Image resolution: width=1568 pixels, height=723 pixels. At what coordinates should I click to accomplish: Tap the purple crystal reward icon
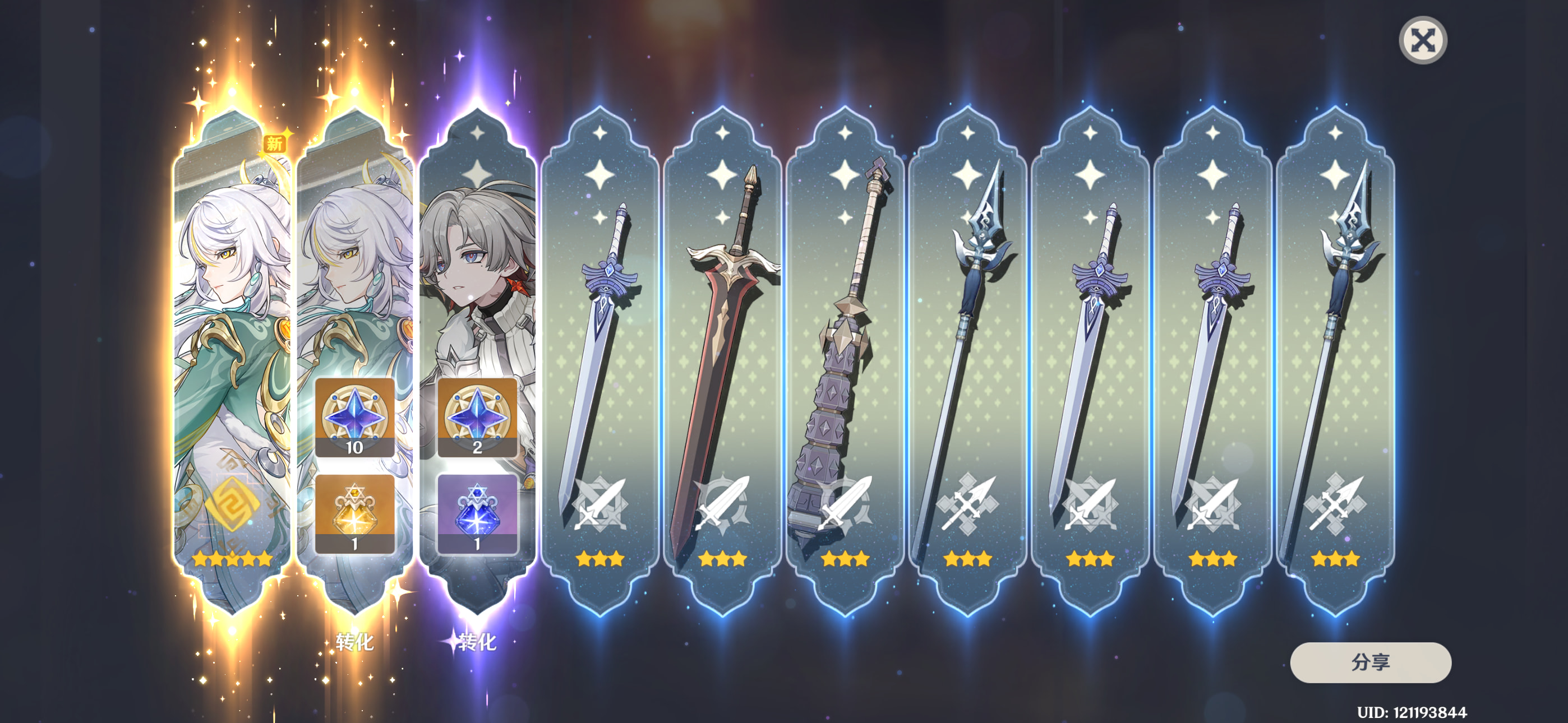(477, 513)
